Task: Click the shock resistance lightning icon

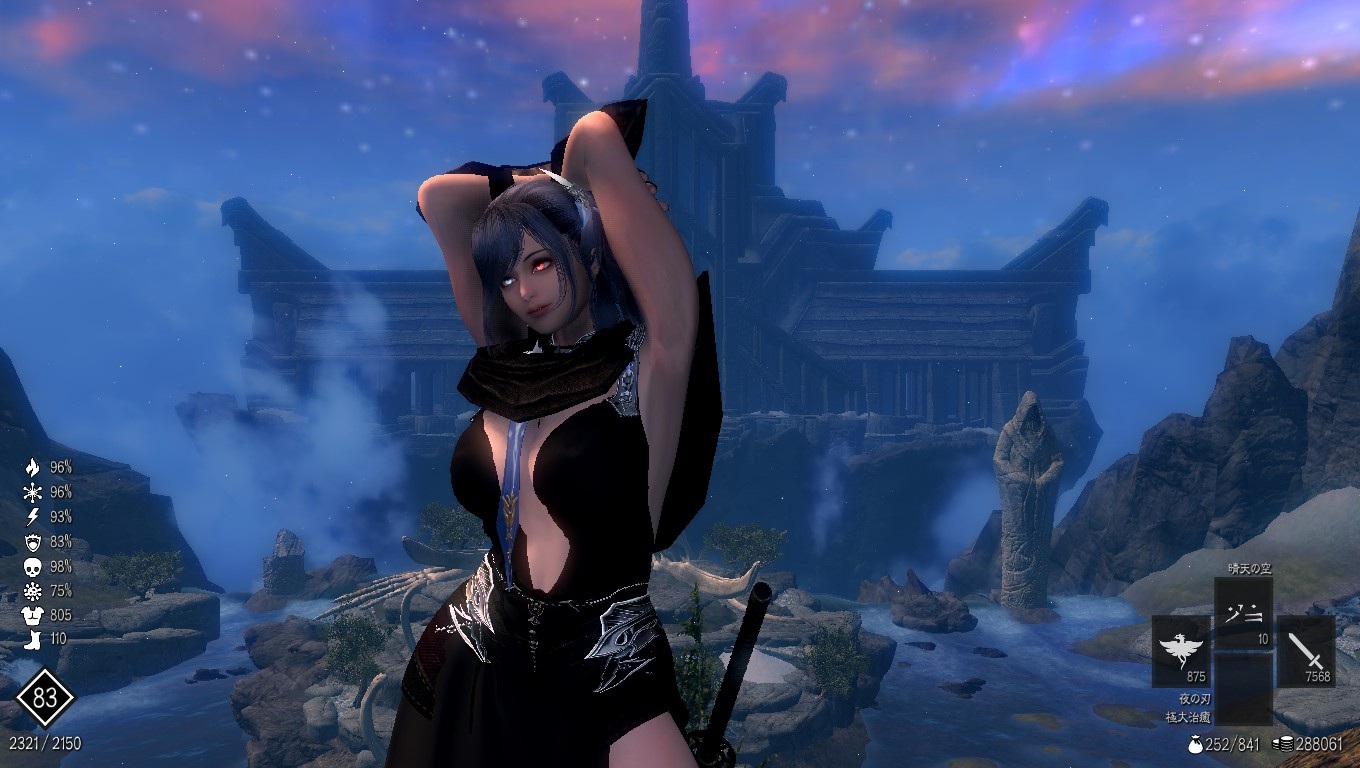Action: click(32, 516)
